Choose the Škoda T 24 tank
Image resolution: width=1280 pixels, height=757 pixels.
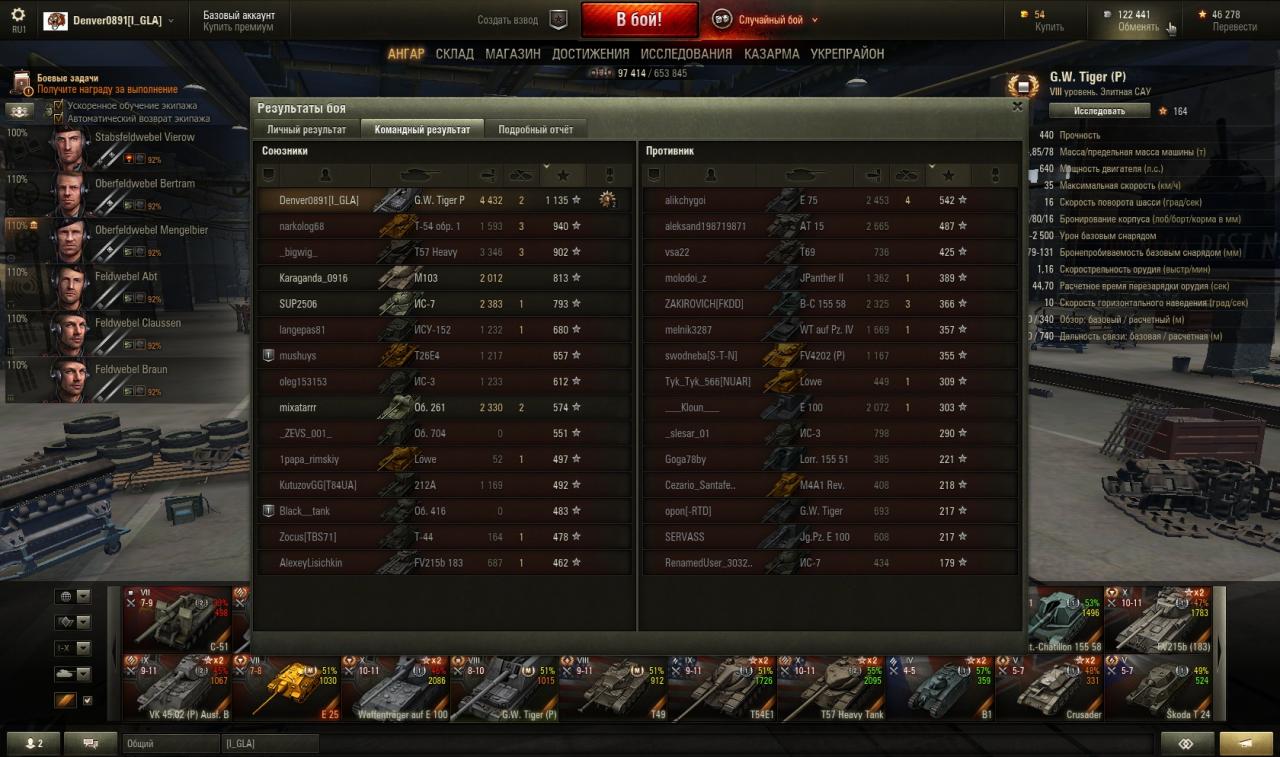coord(1160,687)
